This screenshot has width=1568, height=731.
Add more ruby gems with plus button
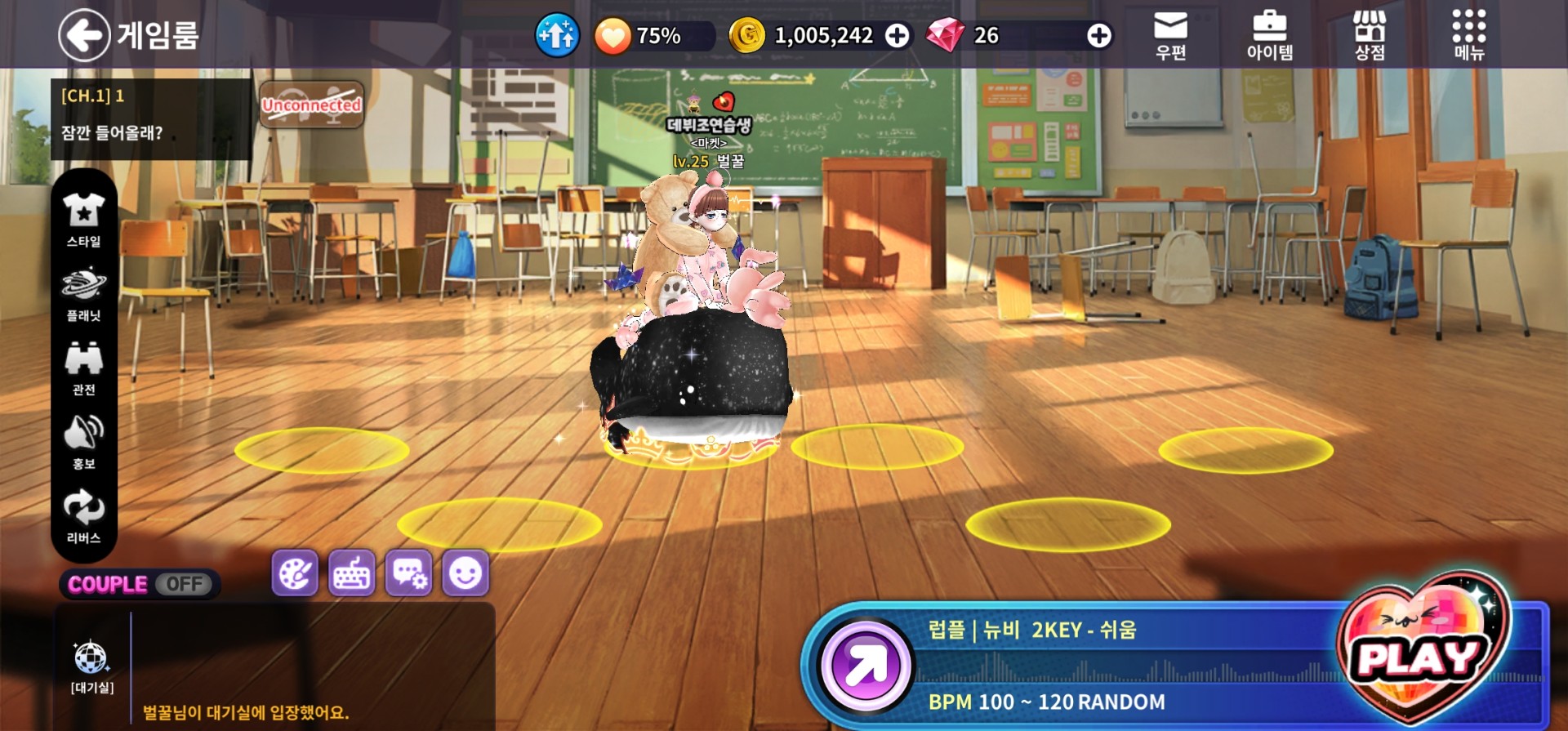1099,35
